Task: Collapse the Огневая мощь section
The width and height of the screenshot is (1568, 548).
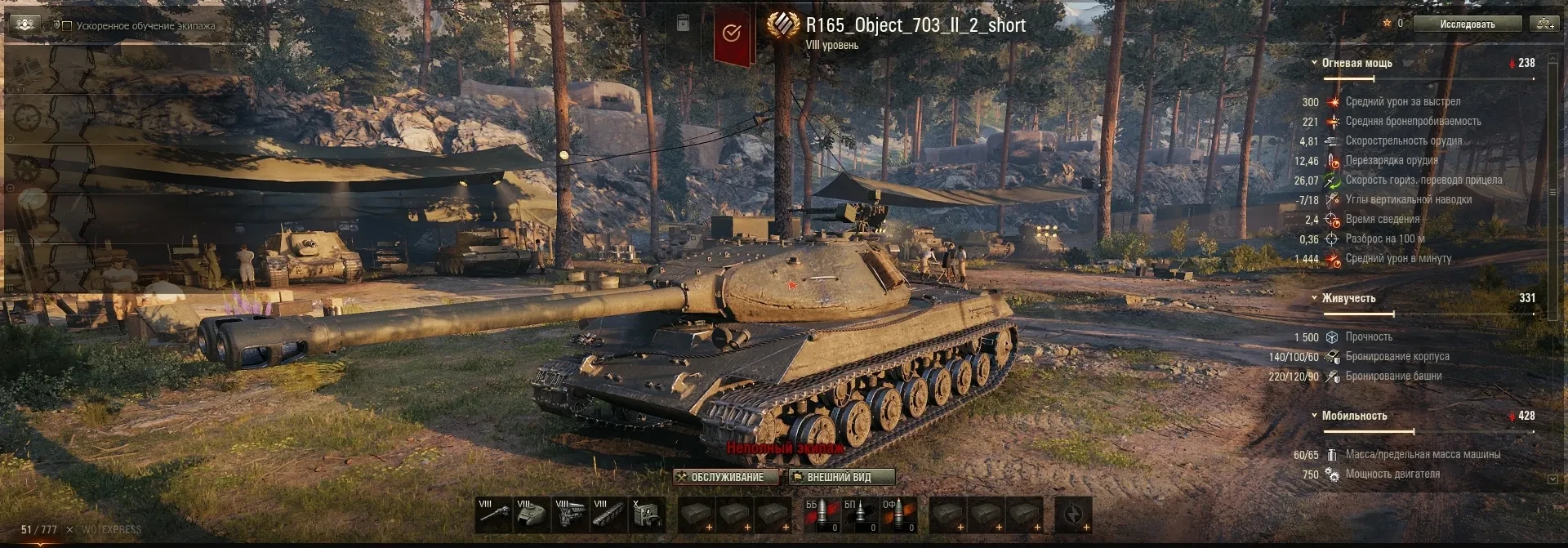Action: [x=1314, y=63]
